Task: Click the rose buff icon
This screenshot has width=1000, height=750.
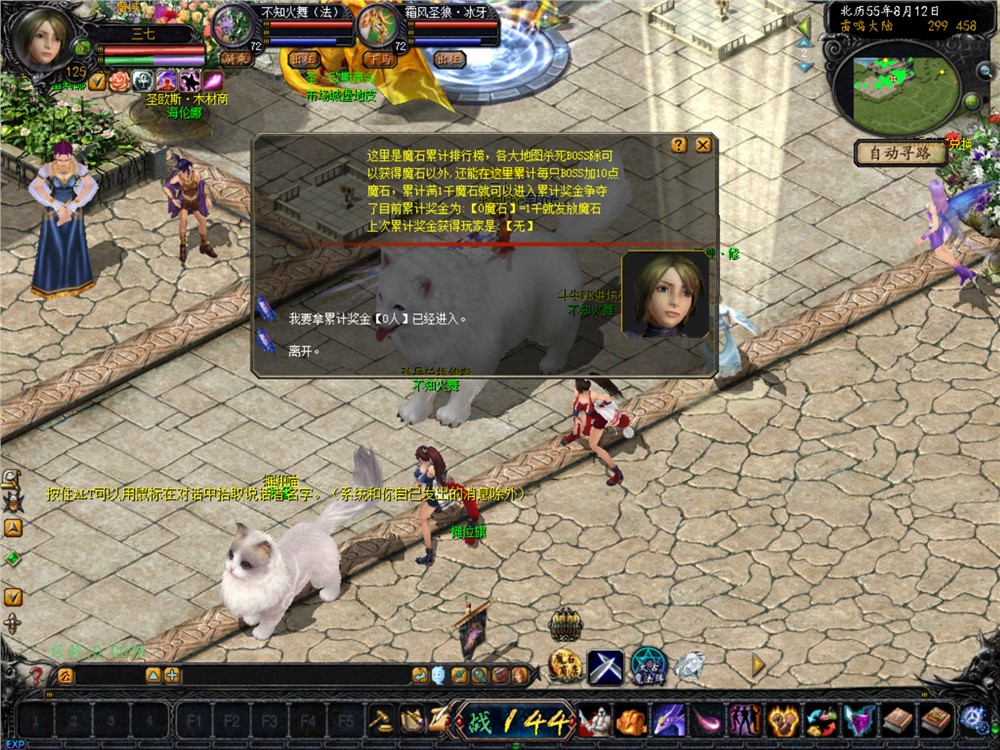Action: tap(119, 82)
